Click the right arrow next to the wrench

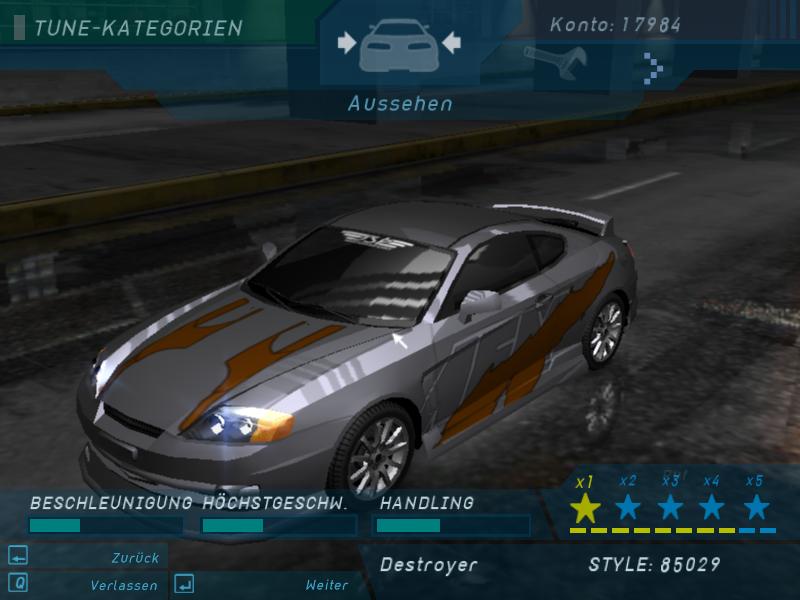(653, 67)
